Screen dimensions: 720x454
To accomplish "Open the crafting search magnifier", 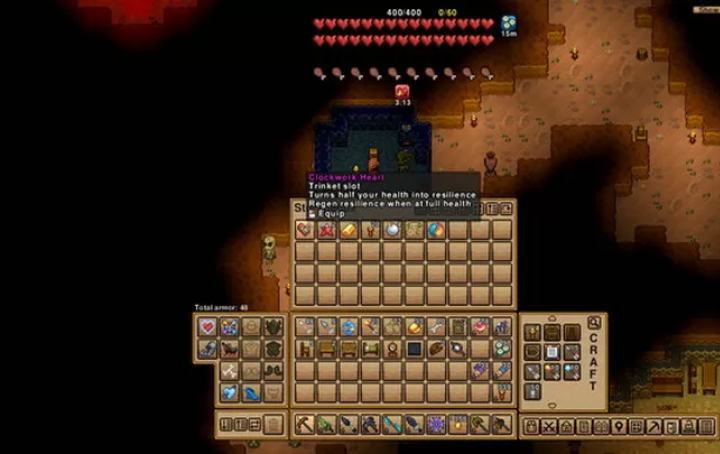I will 594,323.
